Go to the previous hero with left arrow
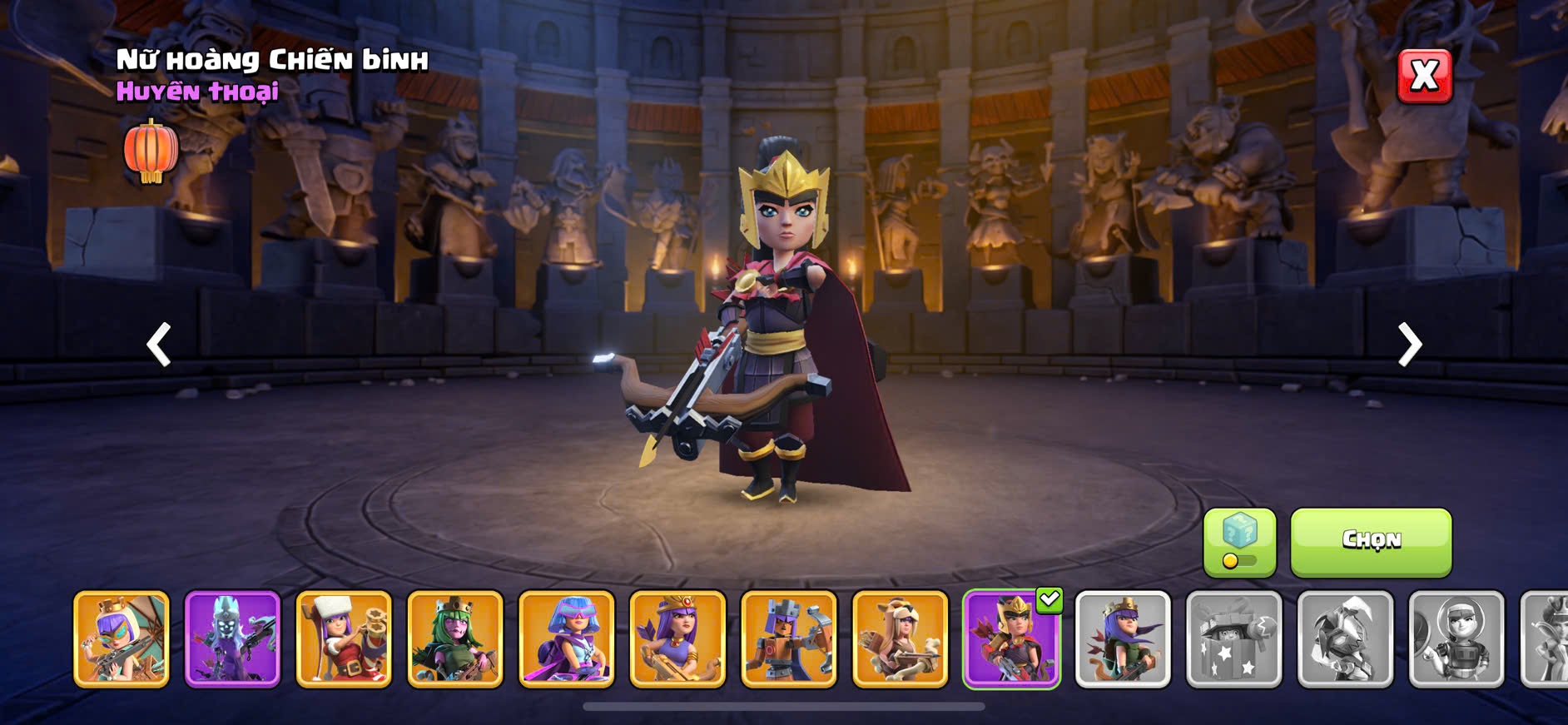The height and width of the screenshot is (725, 1568). 159,345
